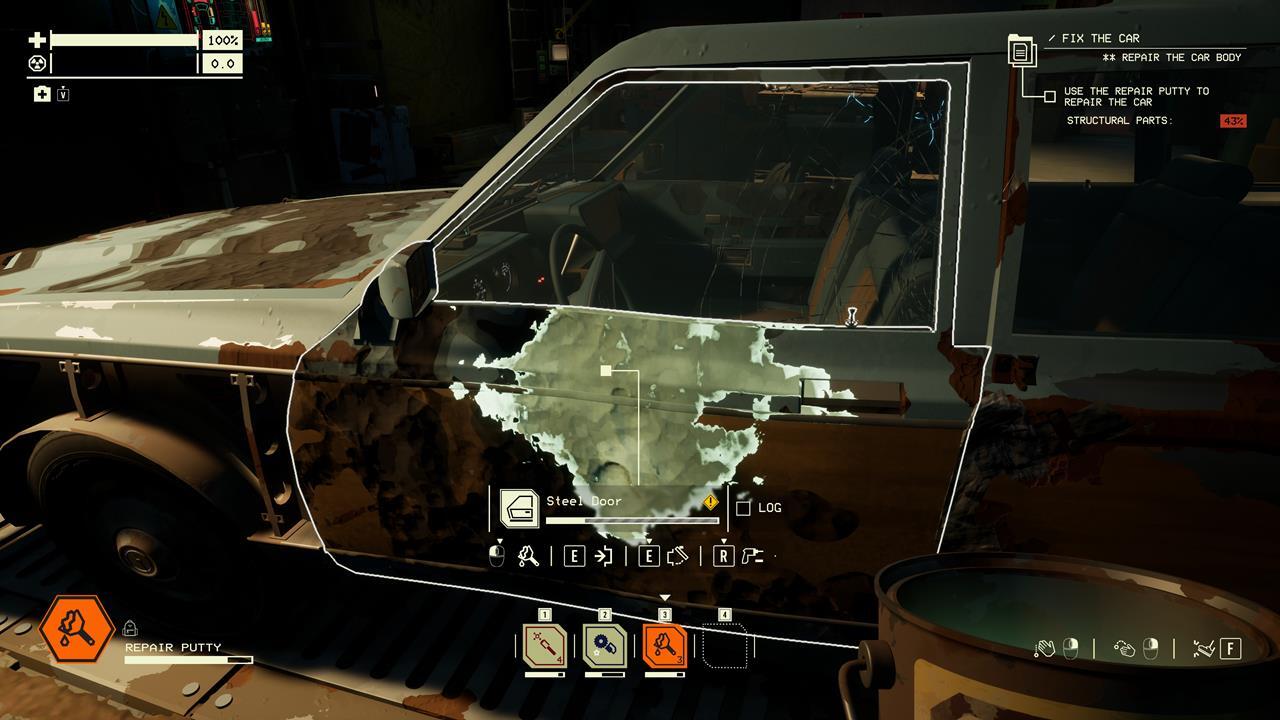Click the repair putty objective checkbox

click(x=1049, y=97)
